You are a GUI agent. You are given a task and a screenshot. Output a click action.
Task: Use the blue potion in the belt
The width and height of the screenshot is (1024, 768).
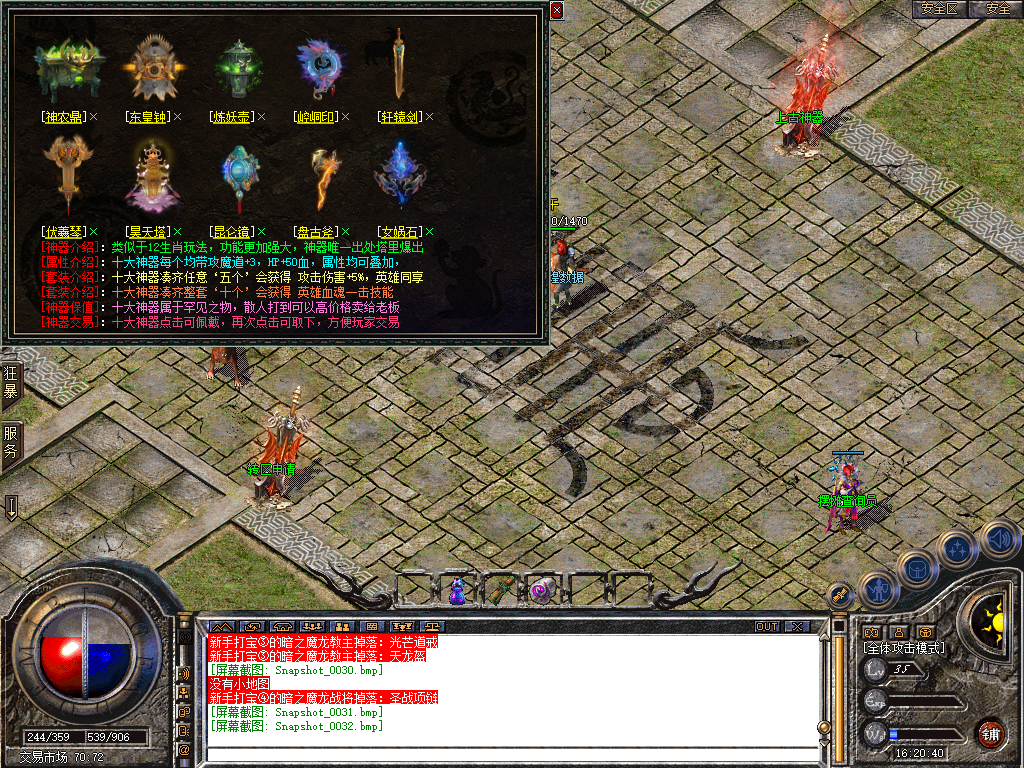457,590
